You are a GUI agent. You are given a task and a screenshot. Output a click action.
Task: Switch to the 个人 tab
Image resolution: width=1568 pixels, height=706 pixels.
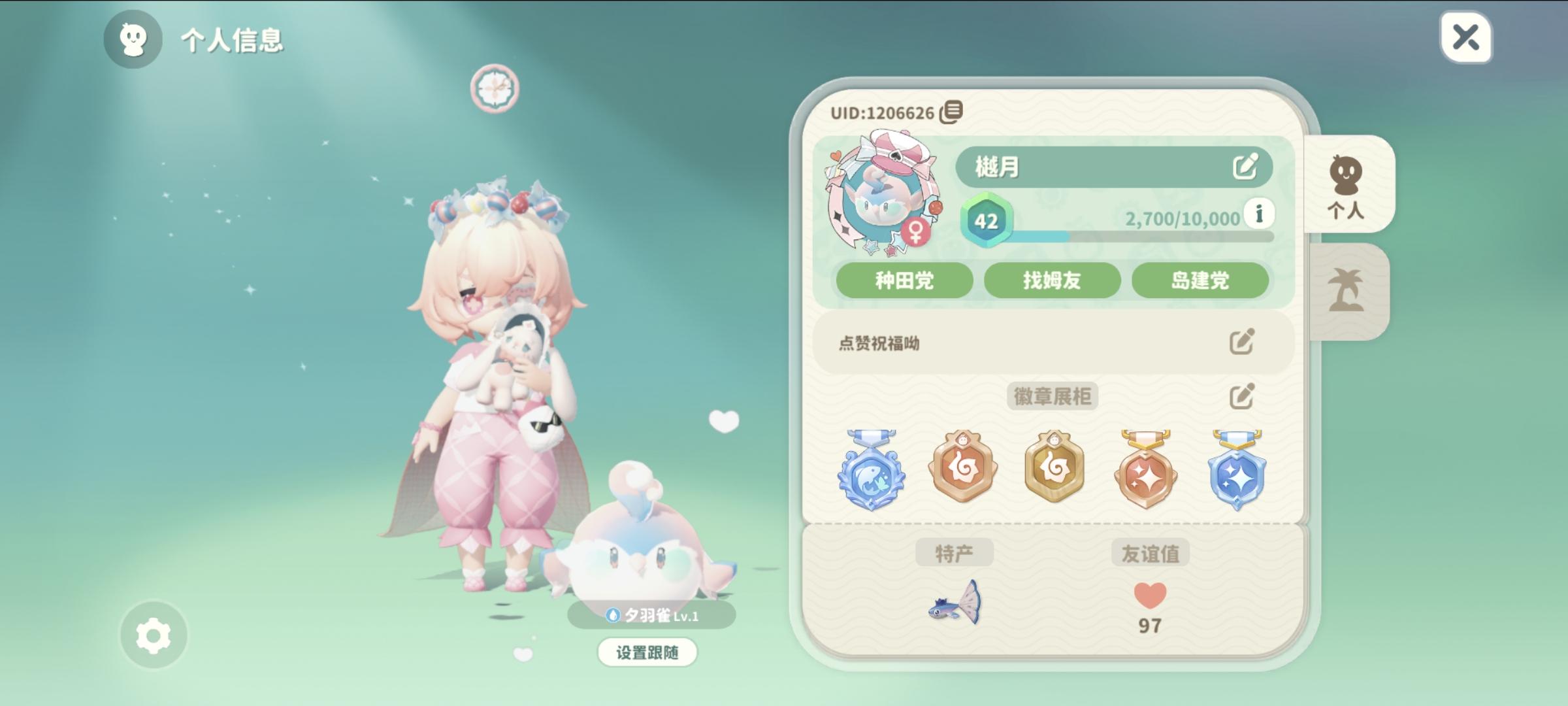point(1348,186)
